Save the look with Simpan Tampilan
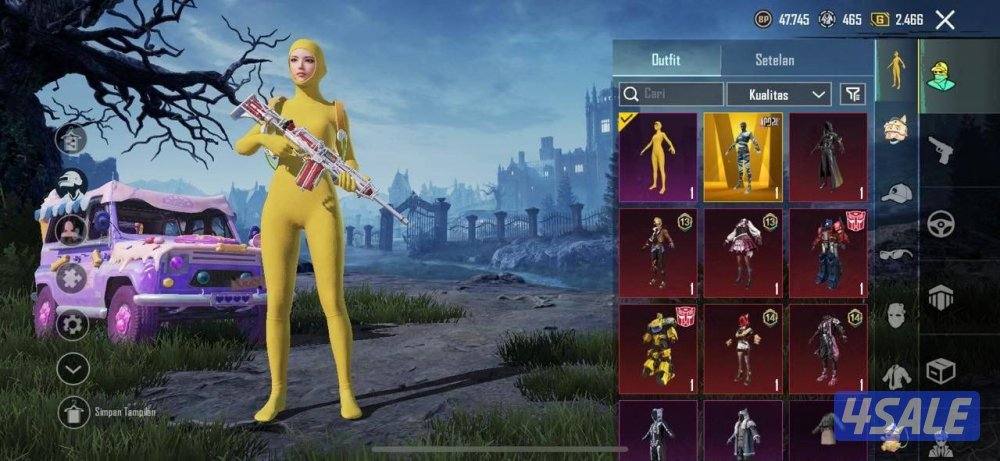1000x461 pixels. pyautogui.click(x=73, y=411)
